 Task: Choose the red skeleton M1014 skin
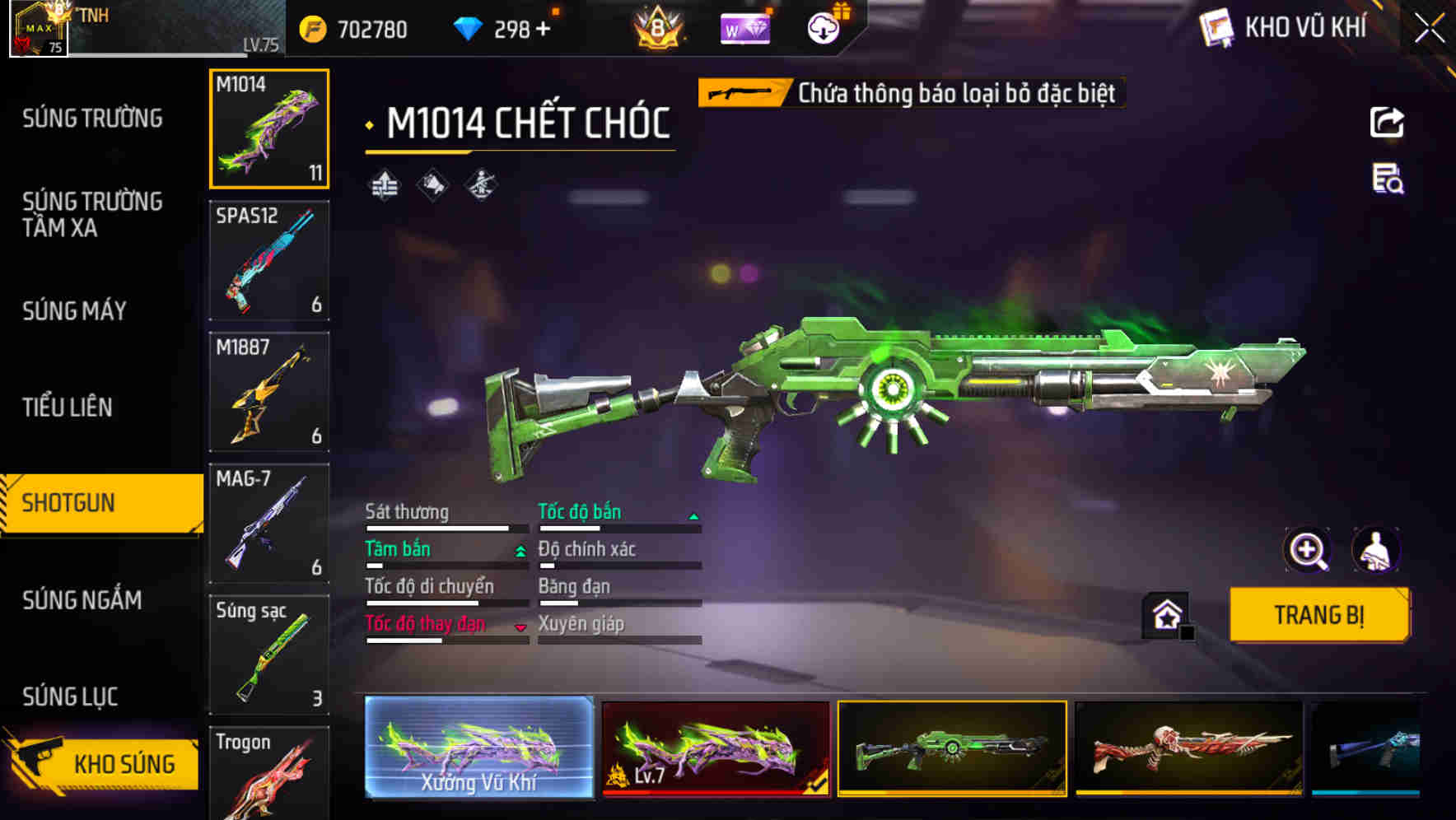point(1189,748)
